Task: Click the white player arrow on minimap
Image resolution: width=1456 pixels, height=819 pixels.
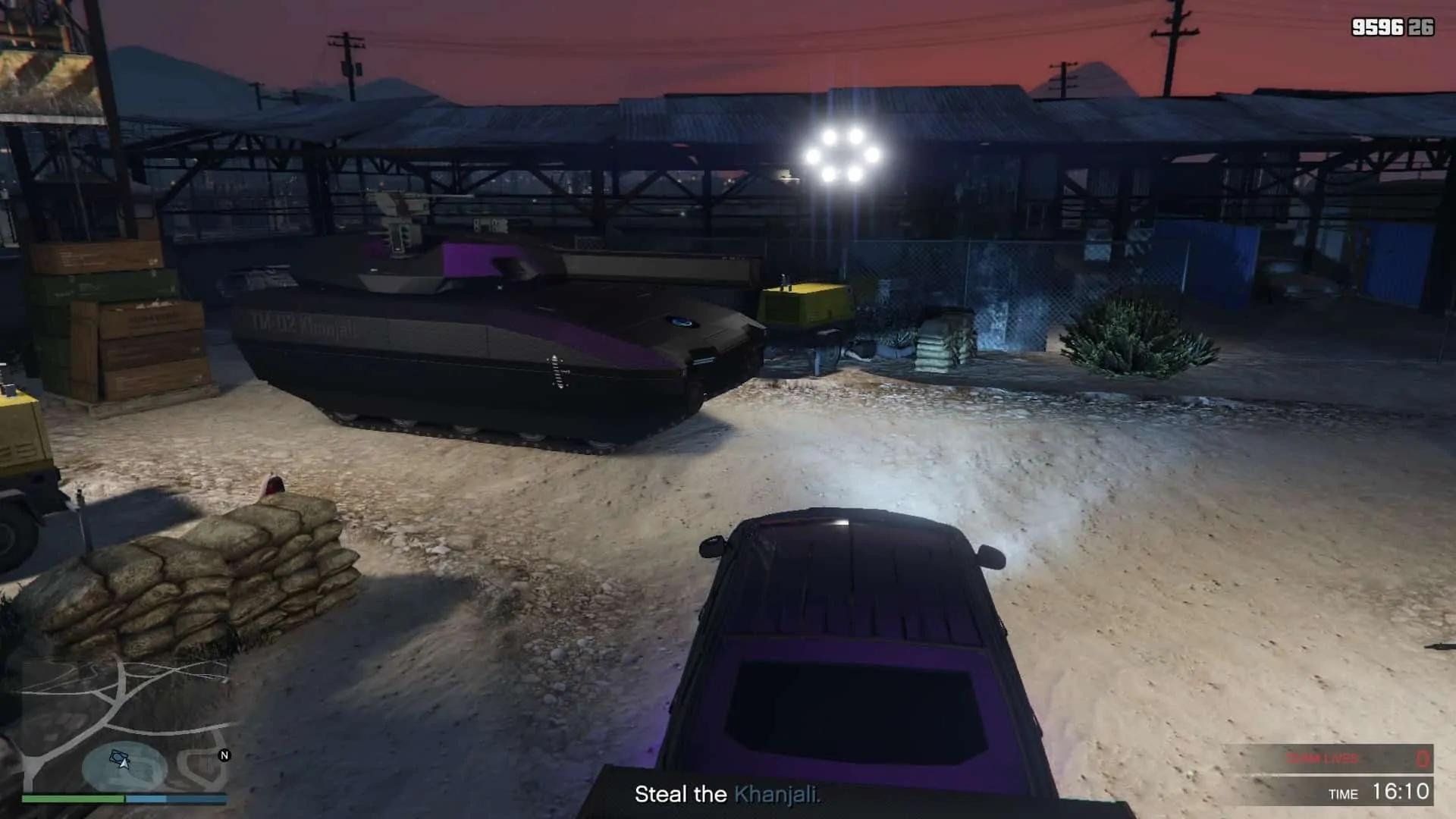Action: (x=124, y=762)
